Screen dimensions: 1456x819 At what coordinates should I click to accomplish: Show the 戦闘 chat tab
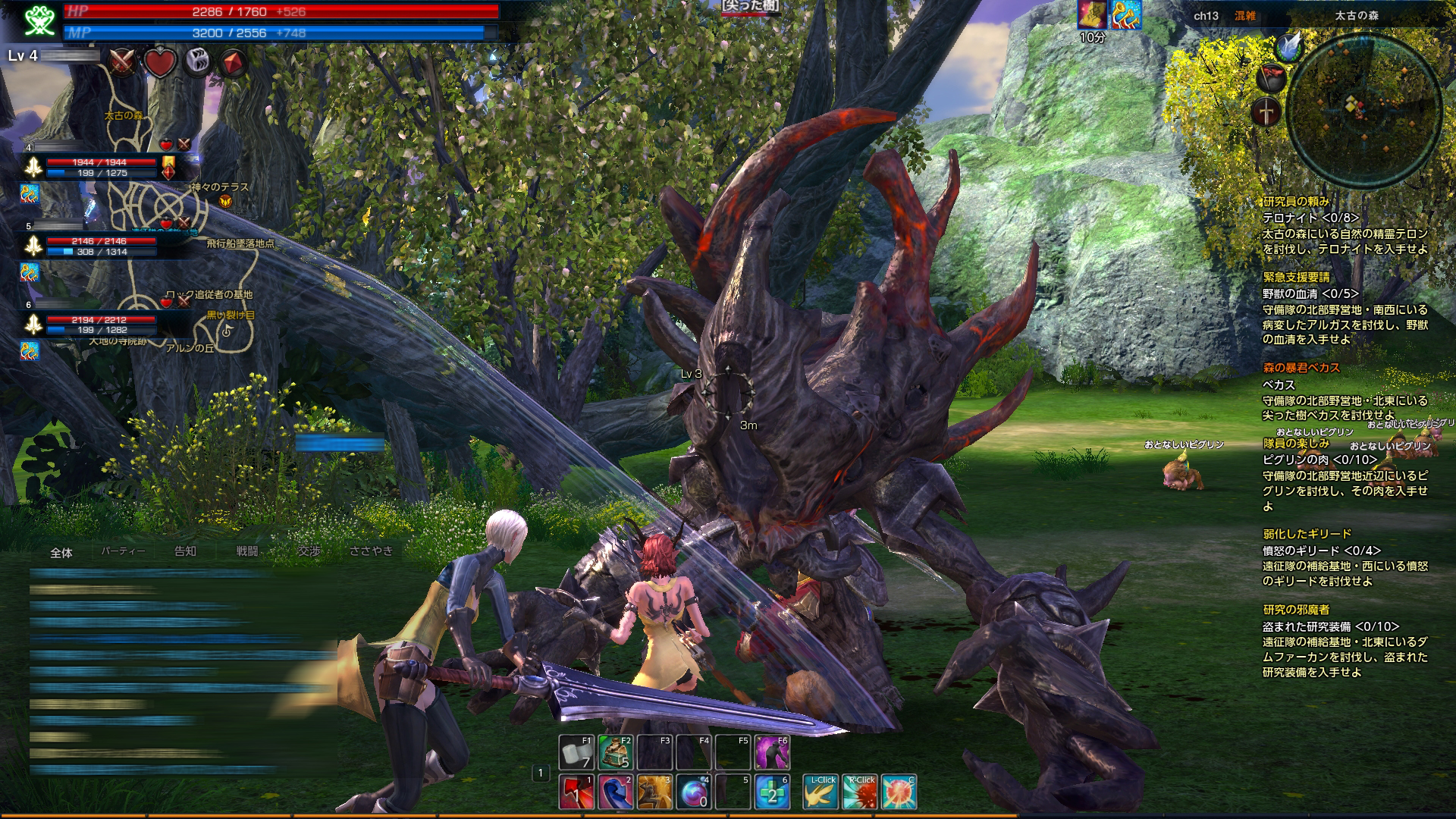247,551
